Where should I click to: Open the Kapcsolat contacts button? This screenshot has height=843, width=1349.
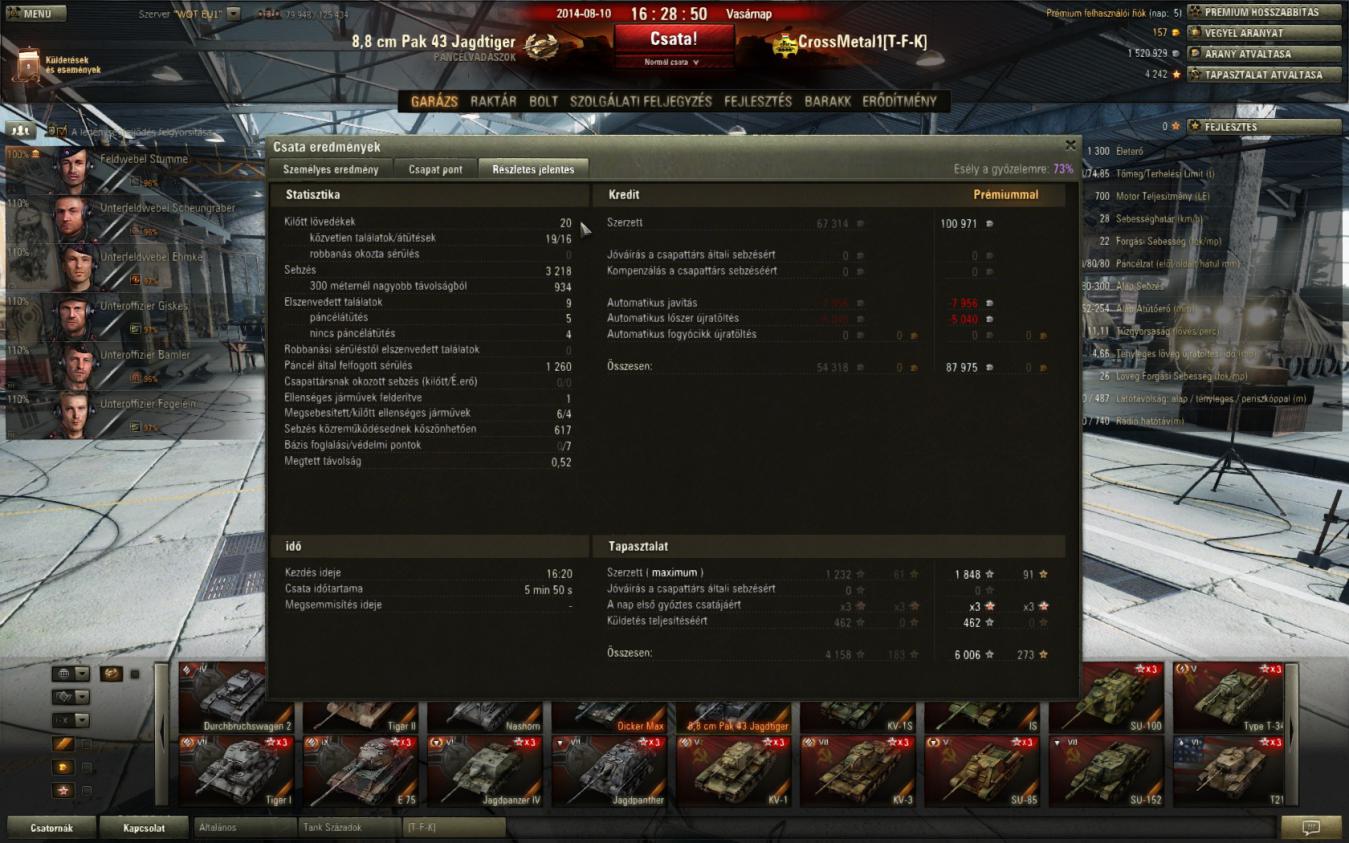click(x=142, y=827)
